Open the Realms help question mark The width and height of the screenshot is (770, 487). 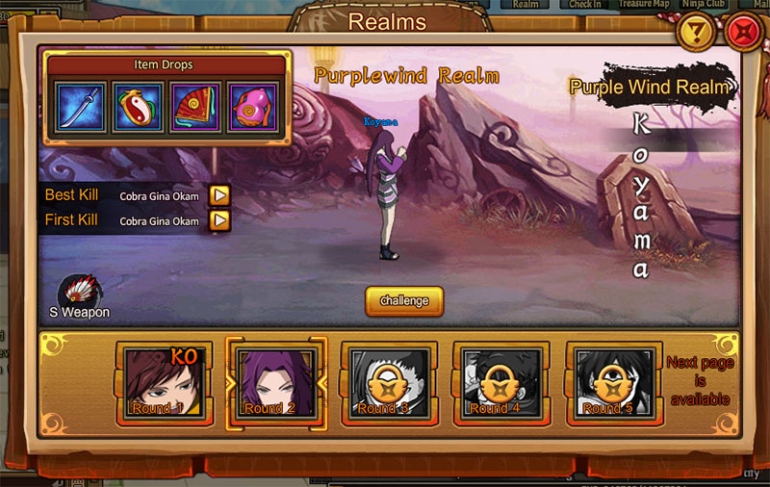click(x=697, y=33)
